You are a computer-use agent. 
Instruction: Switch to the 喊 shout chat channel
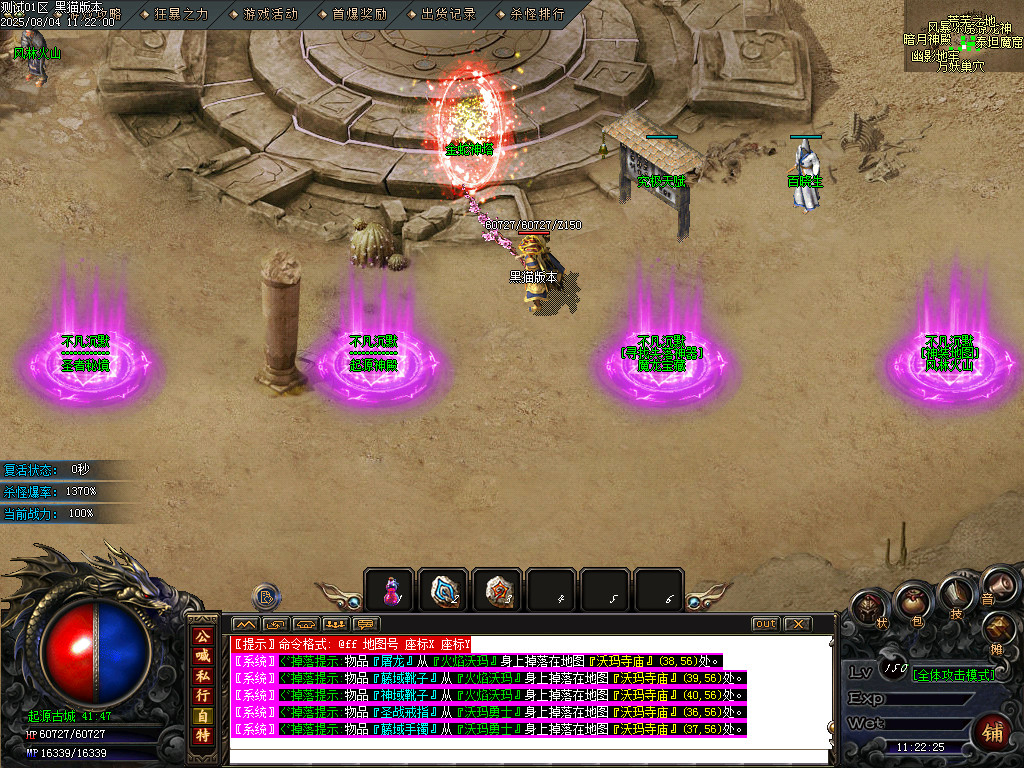(203, 656)
